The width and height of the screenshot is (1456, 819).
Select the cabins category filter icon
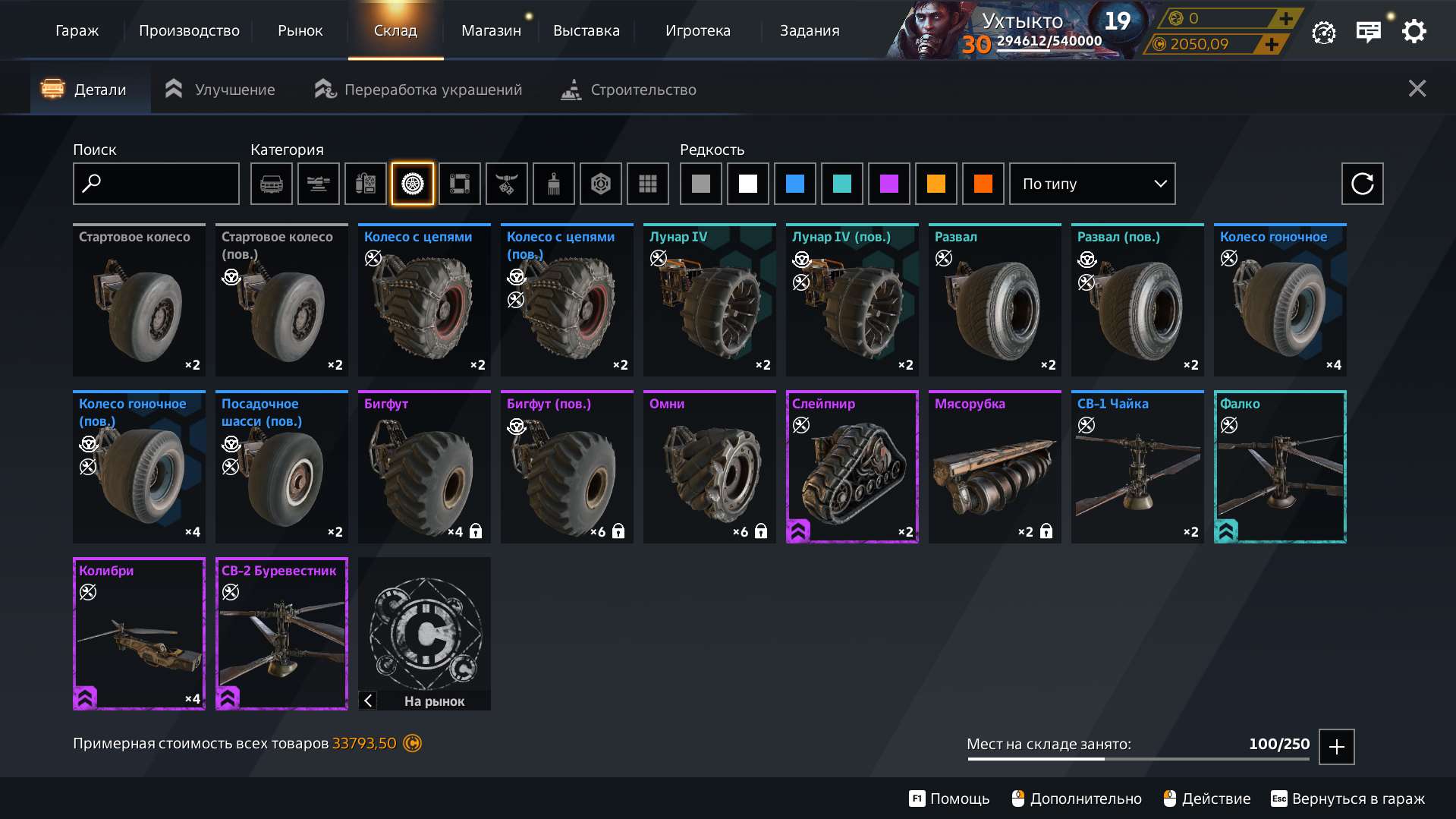pos(271,184)
